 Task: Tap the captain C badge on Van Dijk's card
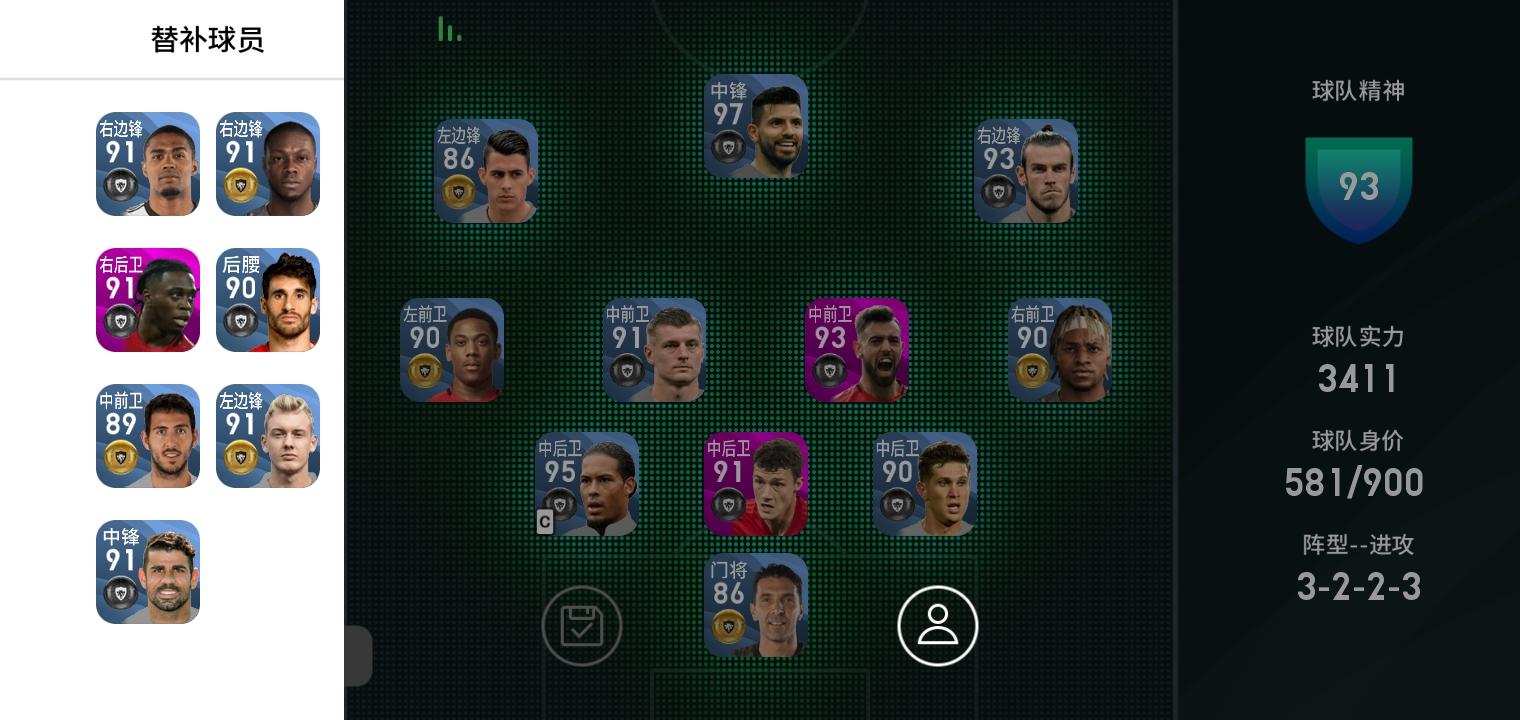(x=545, y=522)
